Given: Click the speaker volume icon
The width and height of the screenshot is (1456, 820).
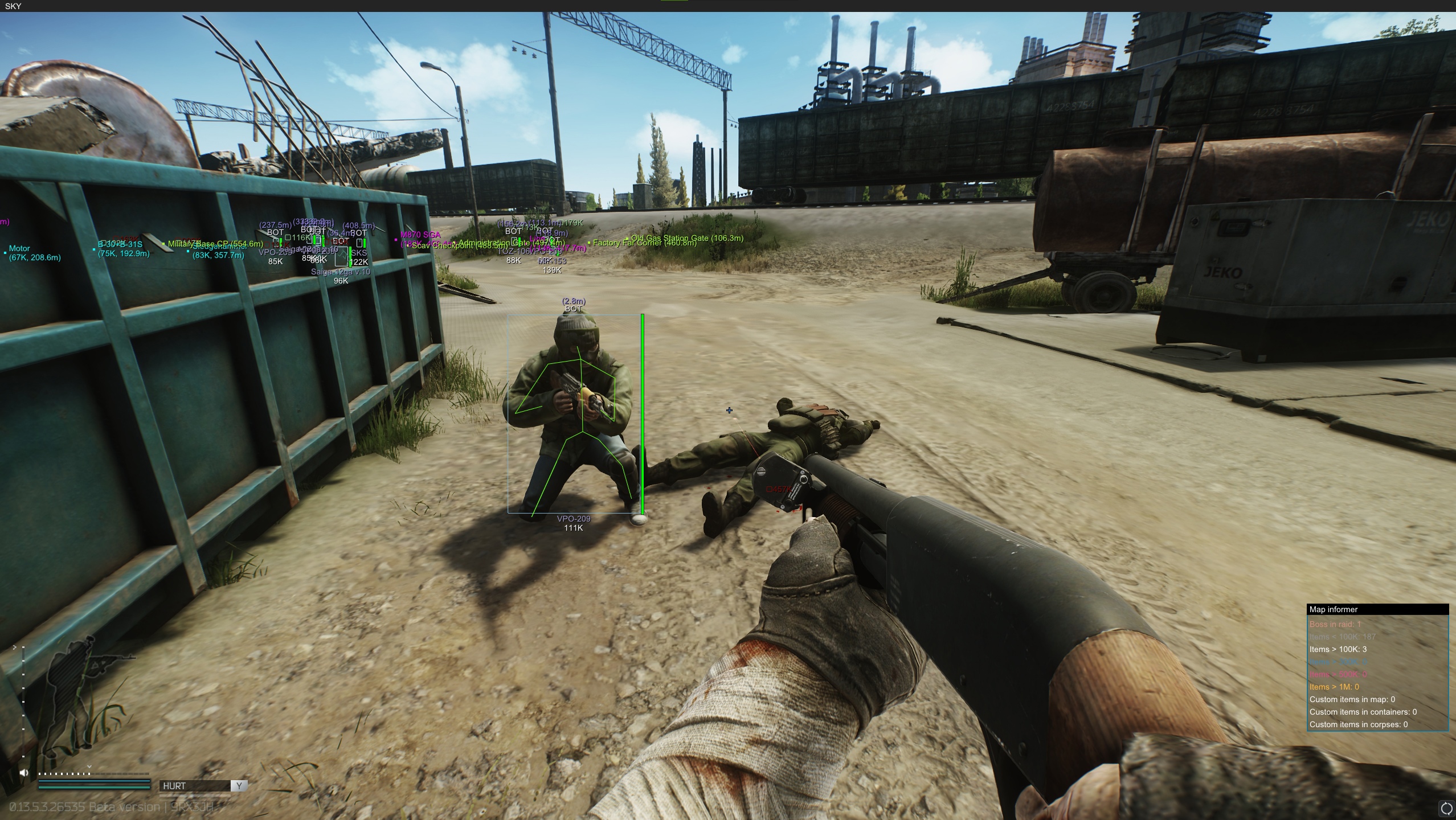Looking at the screenshot, I should coord(24,773).
